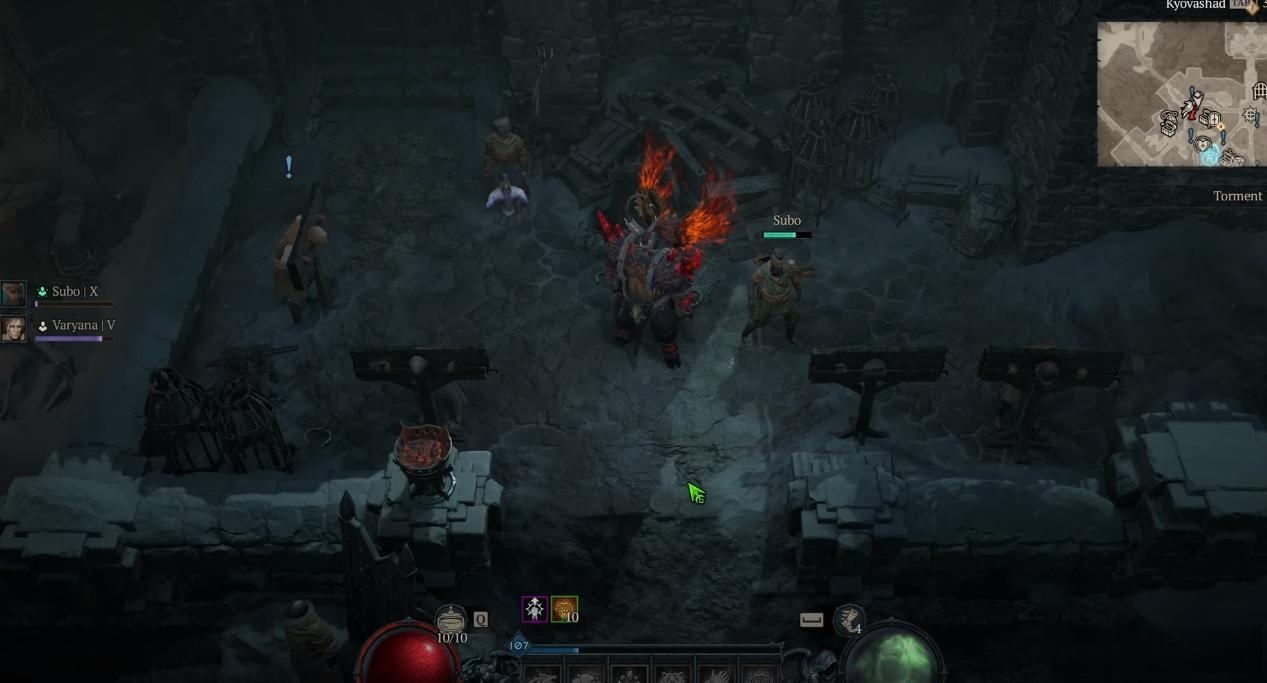This screenshot has height=683, width=1267.
Task: Click the glowing blue waypoint on minimap
Action: click(1211, 157)
